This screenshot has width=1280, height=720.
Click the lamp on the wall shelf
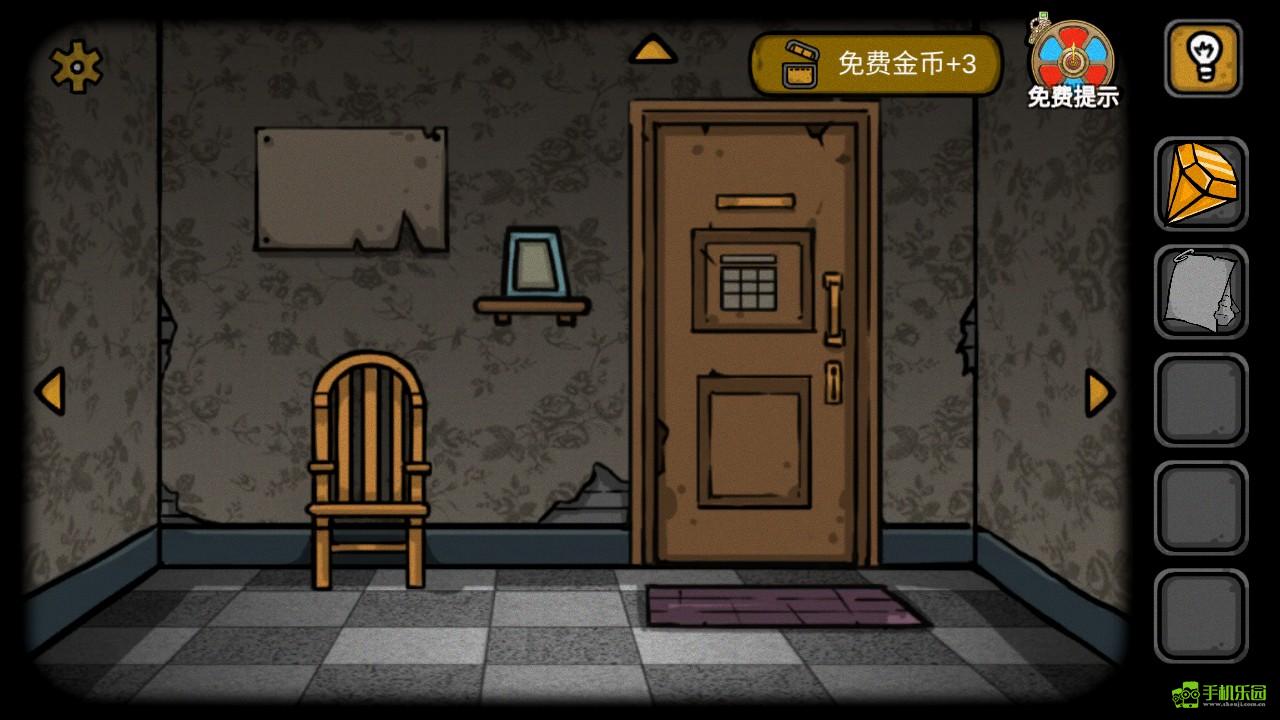click(x=536, y=263)
